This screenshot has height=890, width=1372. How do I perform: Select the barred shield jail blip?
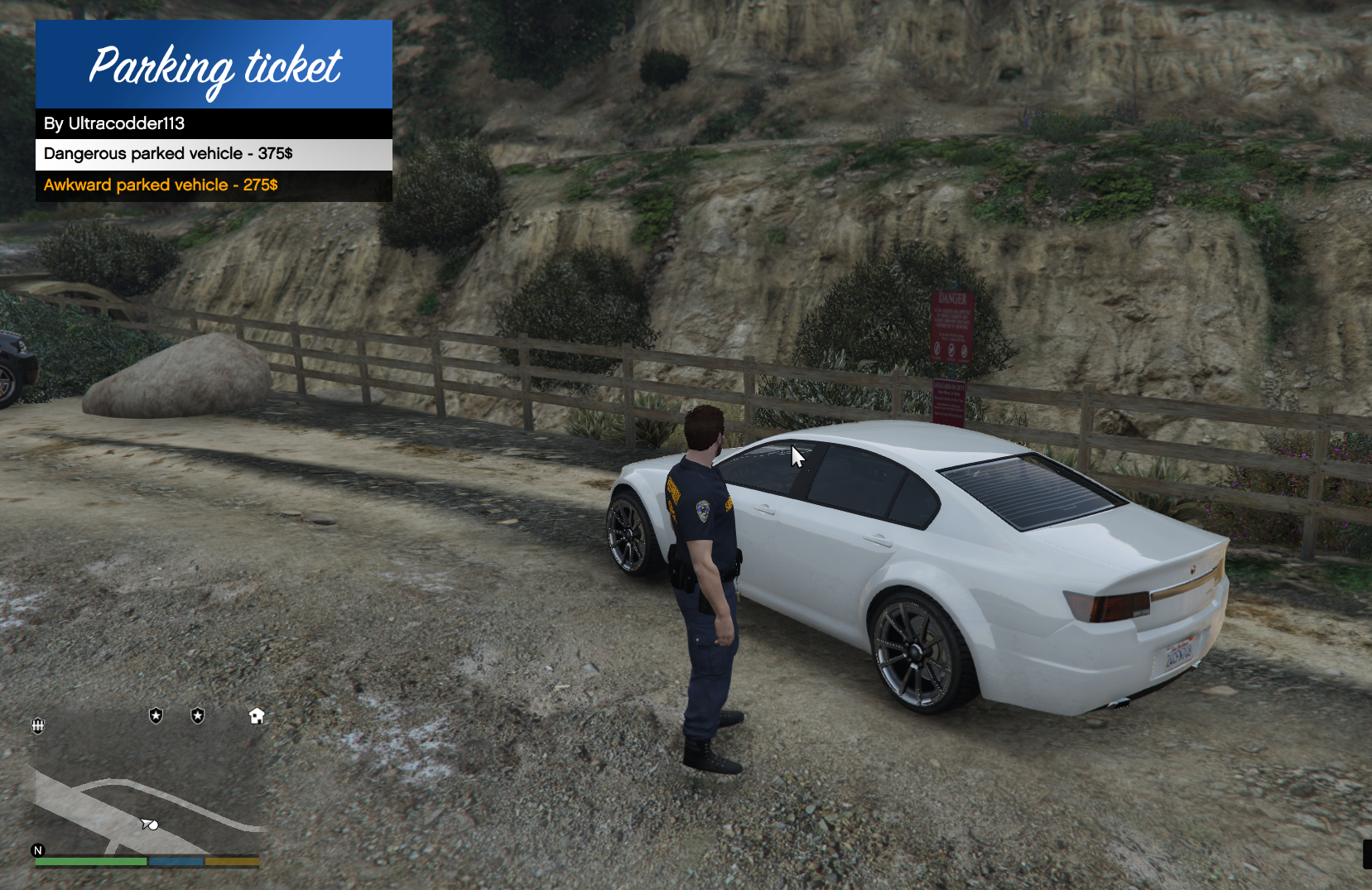38,726
